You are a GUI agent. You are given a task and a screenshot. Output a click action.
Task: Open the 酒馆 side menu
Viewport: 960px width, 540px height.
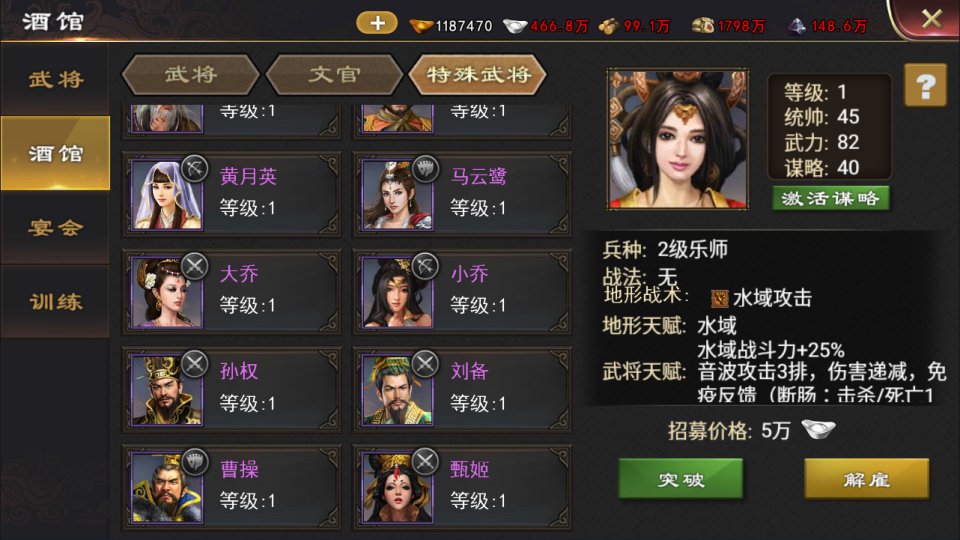click(x=55, y=153)
